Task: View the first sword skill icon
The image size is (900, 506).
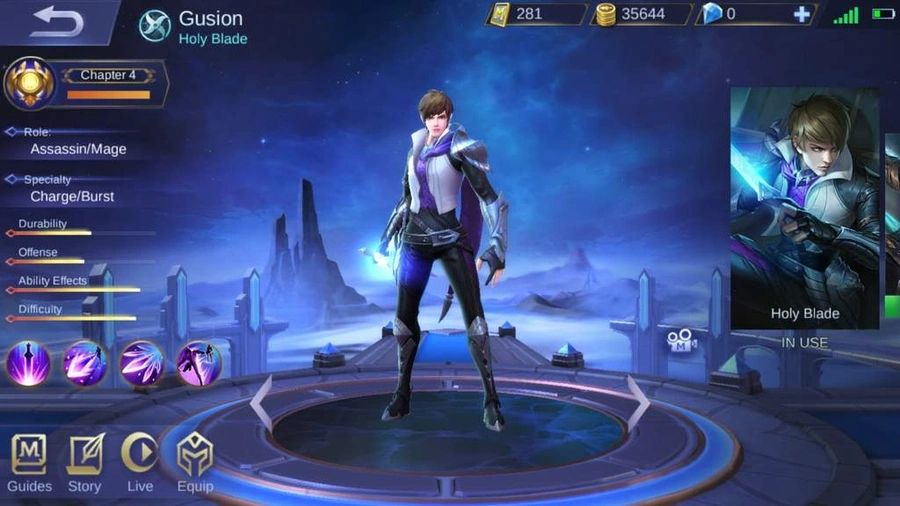Action: click(x=28, y=363)
